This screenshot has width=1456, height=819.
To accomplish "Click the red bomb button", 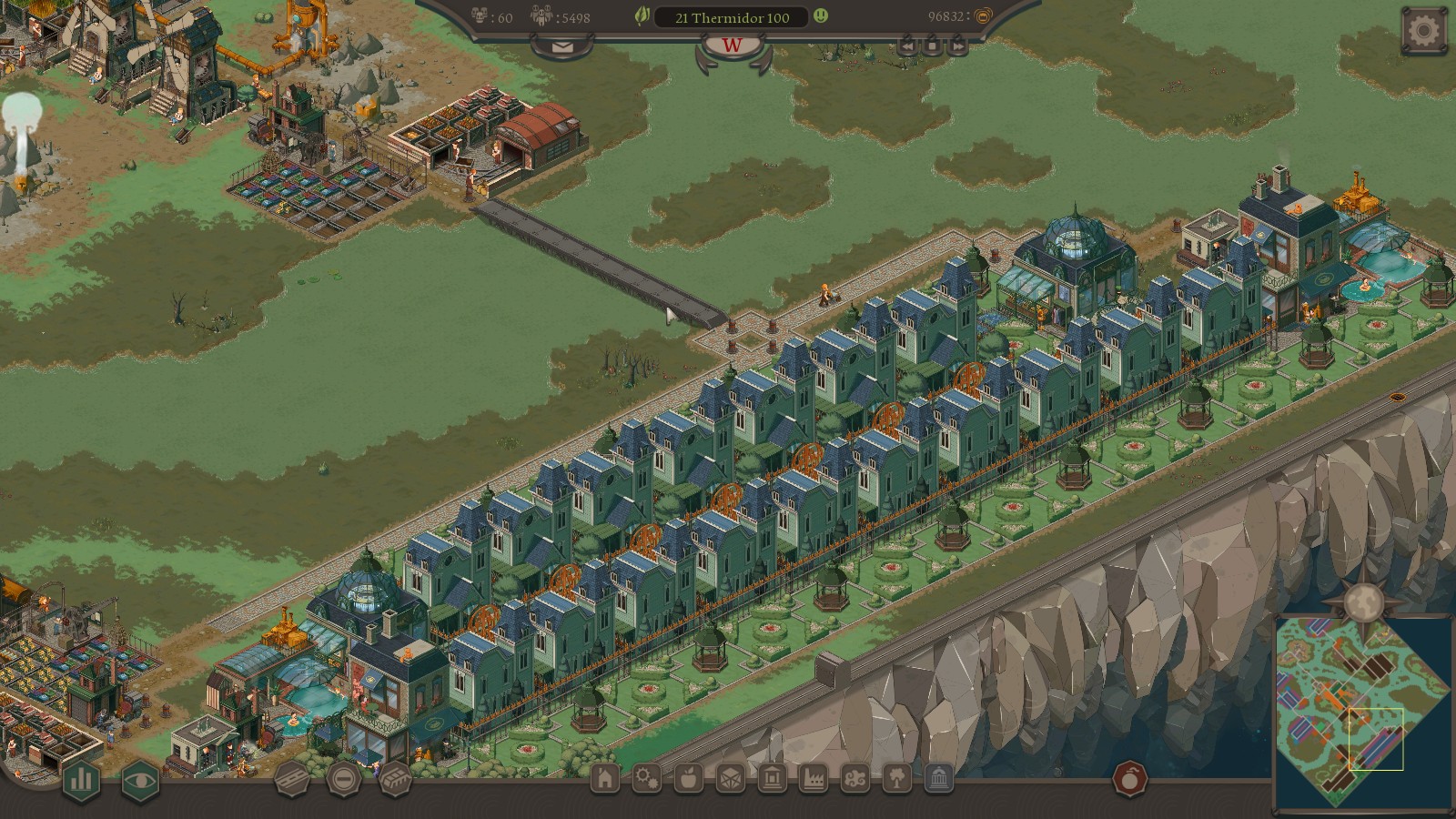I will [x=1130, y=779].
